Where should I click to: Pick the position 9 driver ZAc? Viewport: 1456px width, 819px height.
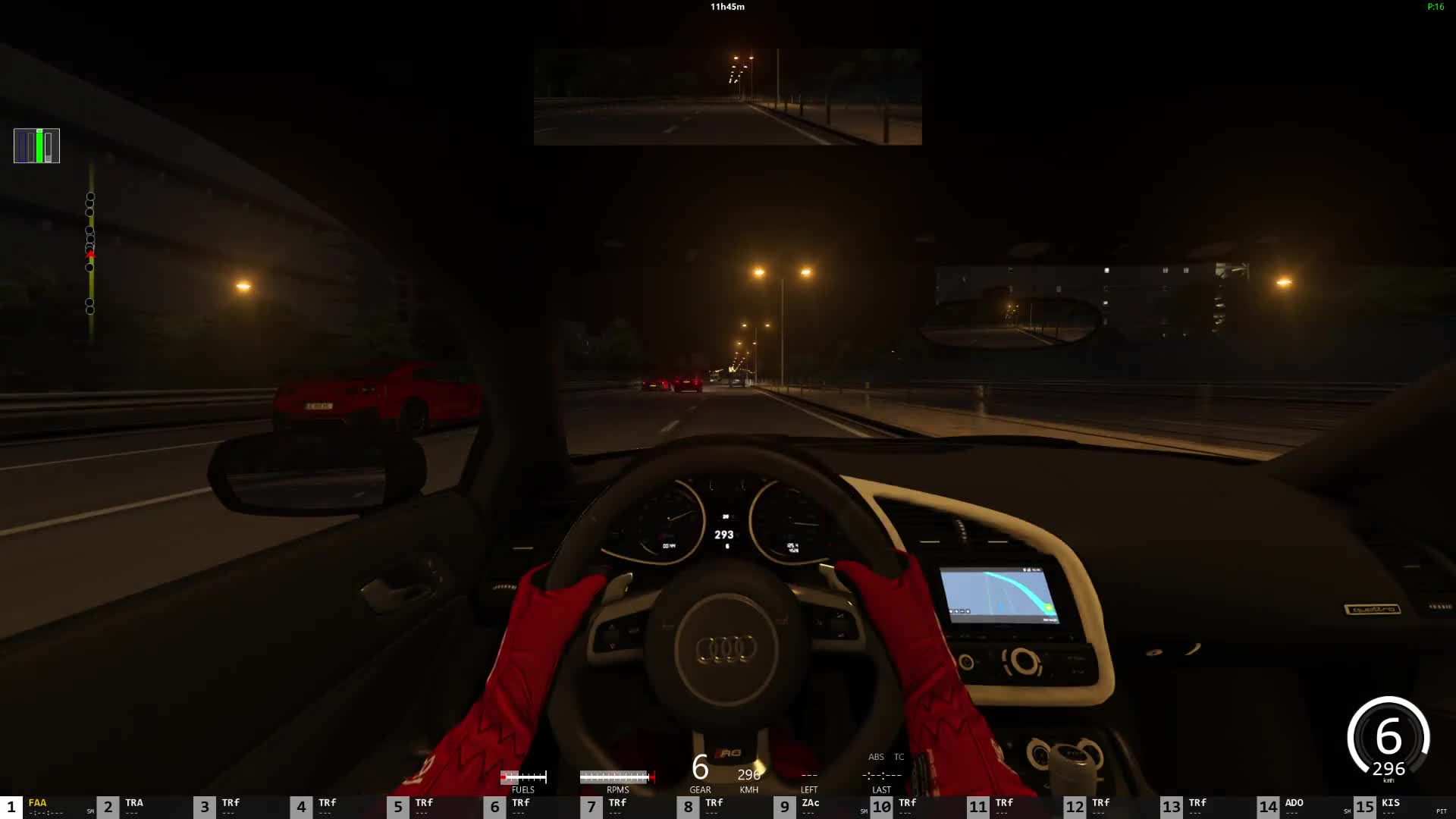click(810, 807)
